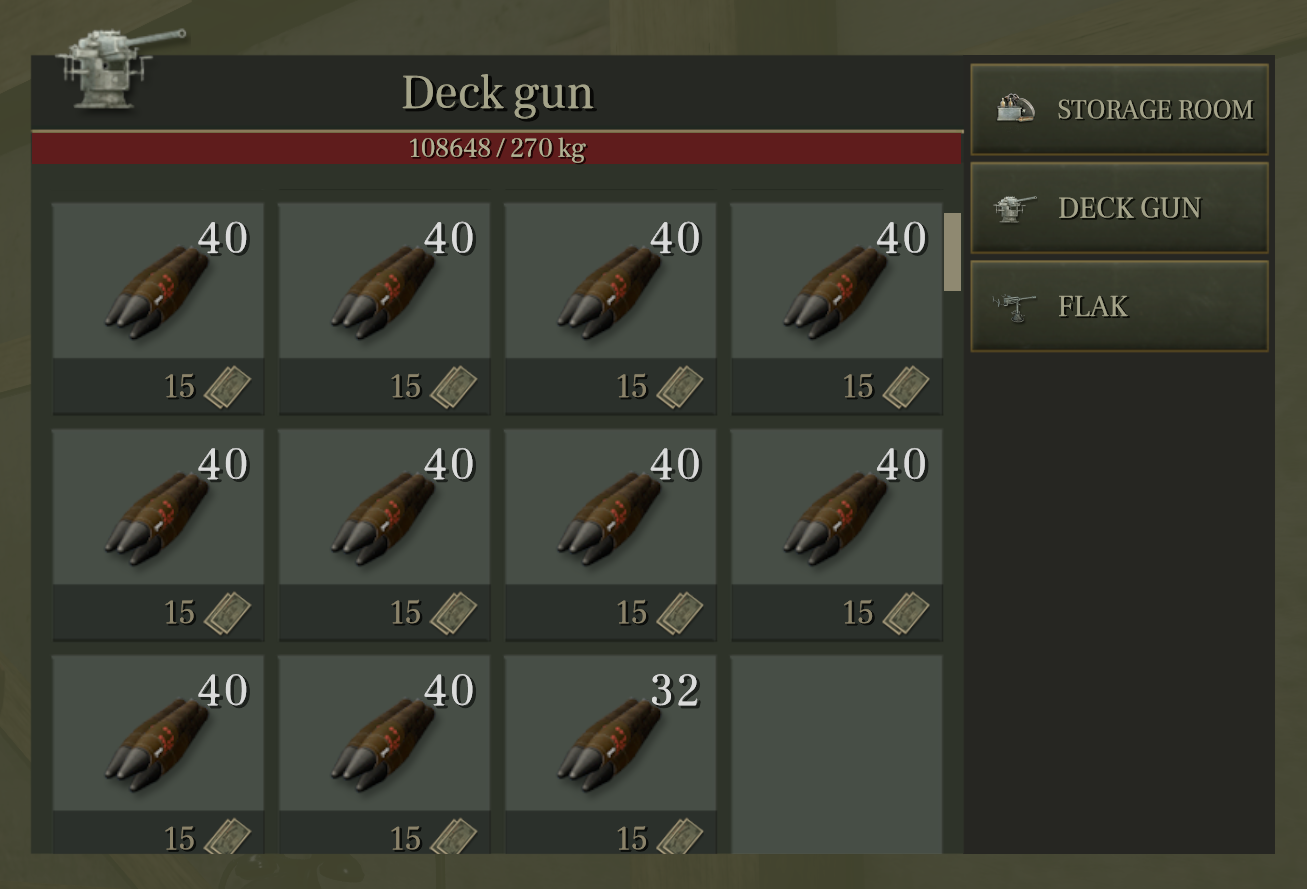Click the 108648 / 270 kg weight readout
This screenshot has height=889, width=1307.
pyautogui.click(x=497, y=147)
